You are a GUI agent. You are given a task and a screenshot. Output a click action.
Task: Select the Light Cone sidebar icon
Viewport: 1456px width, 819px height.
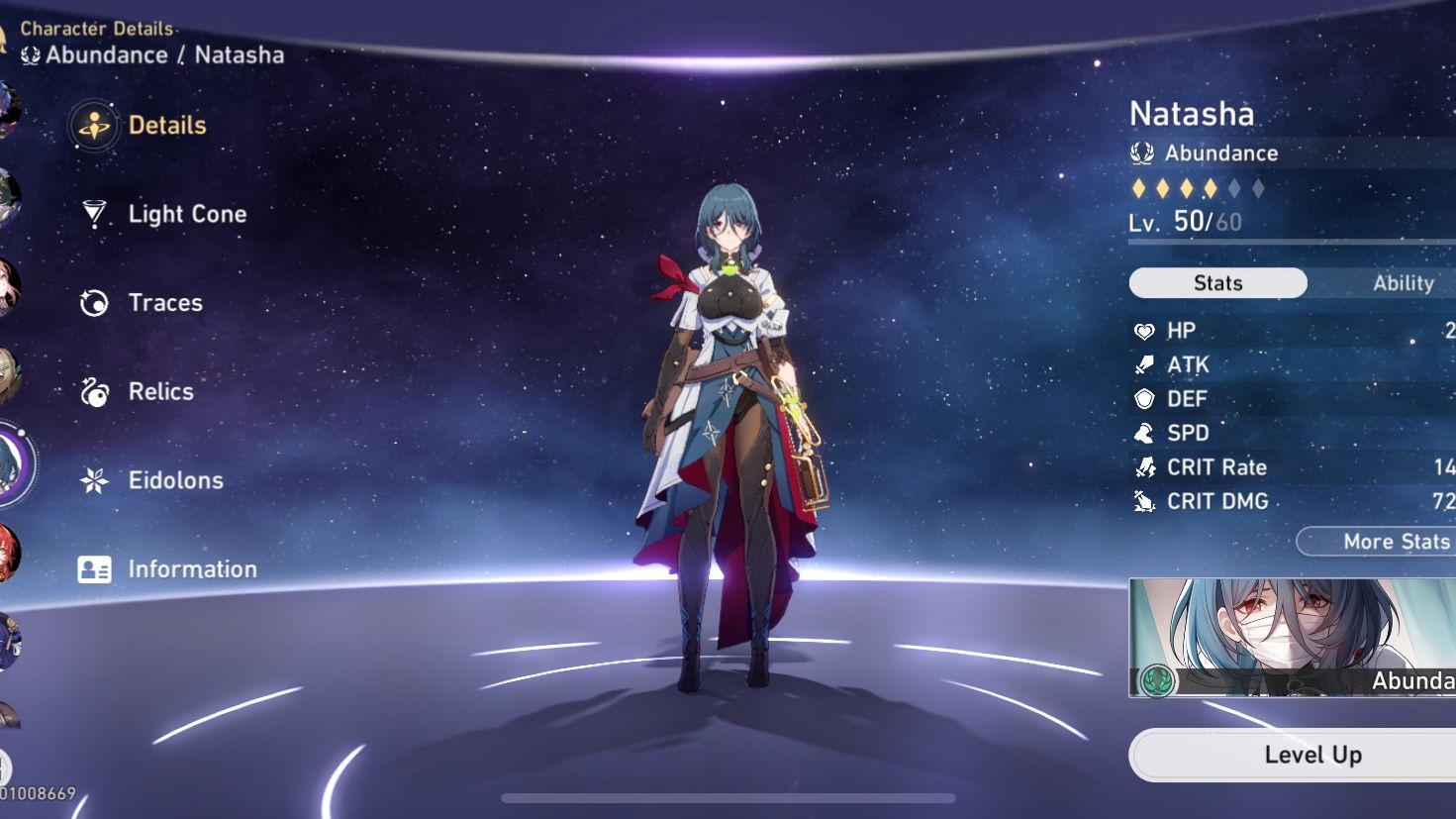94,214
